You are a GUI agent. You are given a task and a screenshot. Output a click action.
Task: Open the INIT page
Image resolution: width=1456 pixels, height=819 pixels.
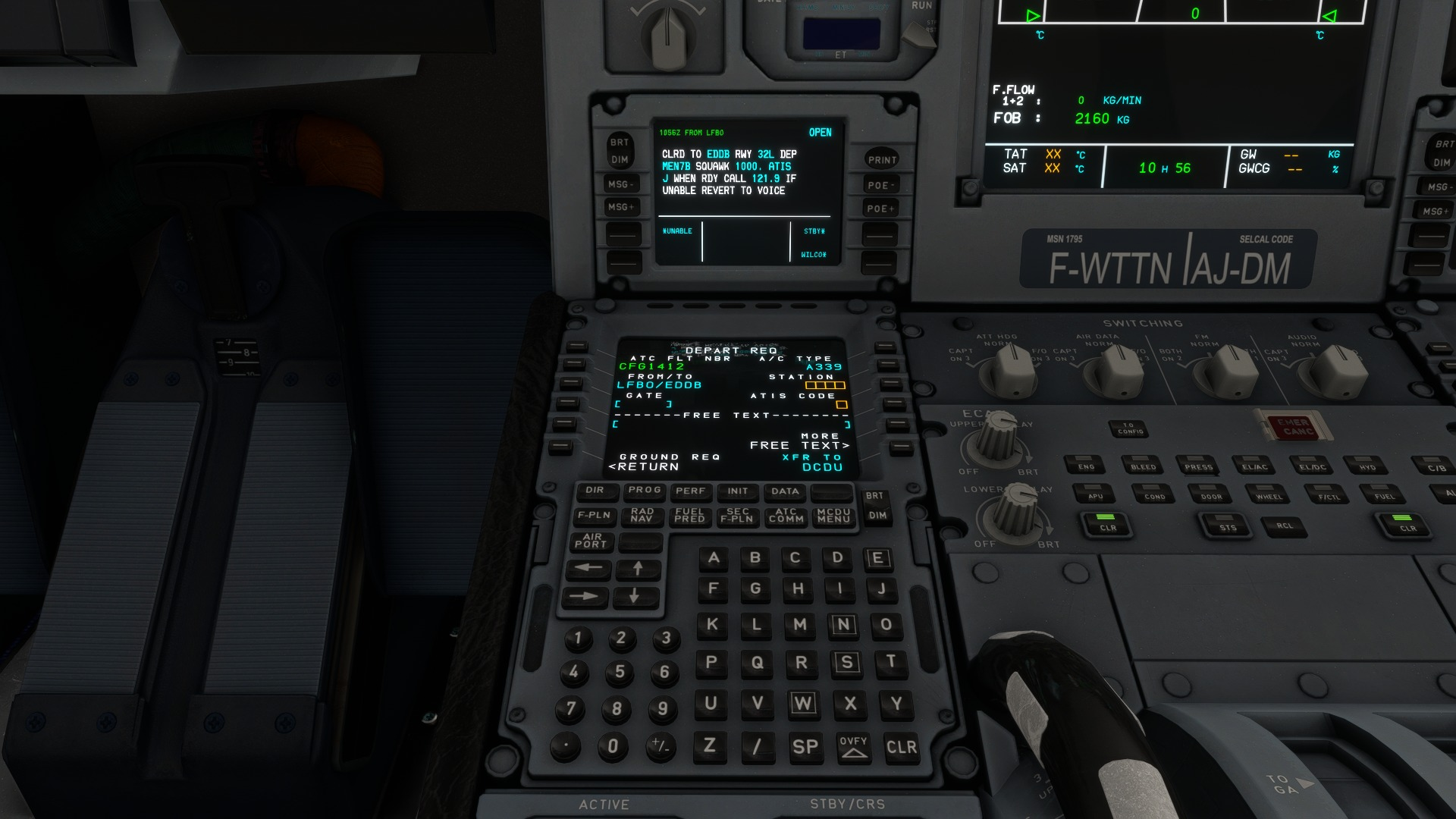[x=736, y=492]
